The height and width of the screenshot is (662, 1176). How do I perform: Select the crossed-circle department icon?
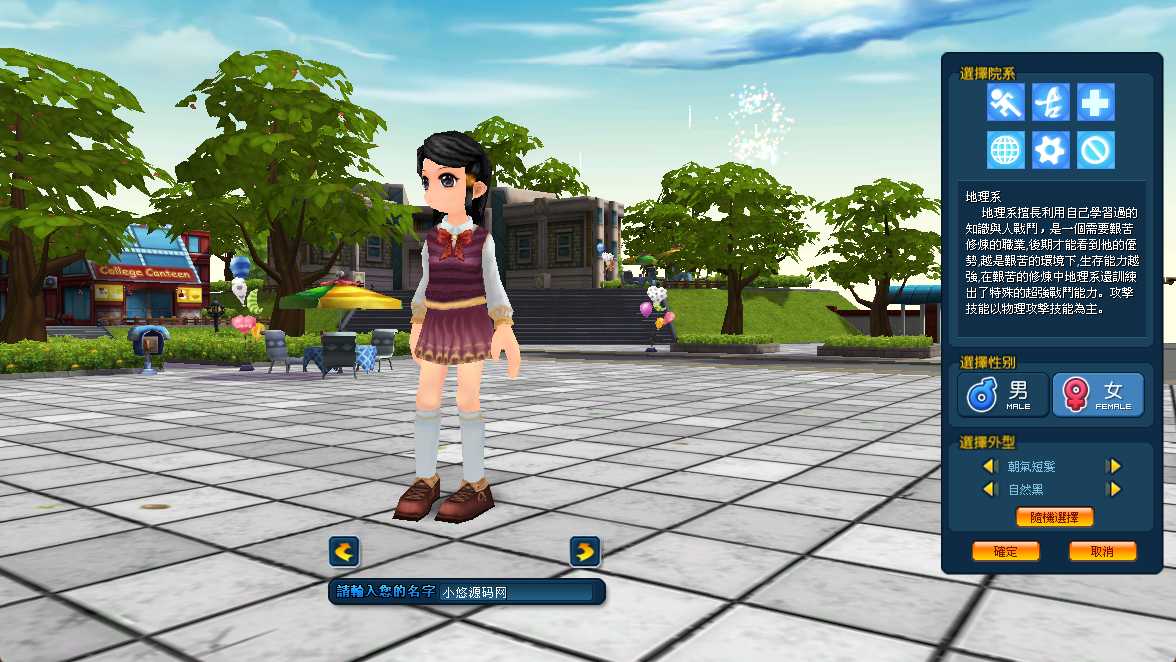point(1096,150)
